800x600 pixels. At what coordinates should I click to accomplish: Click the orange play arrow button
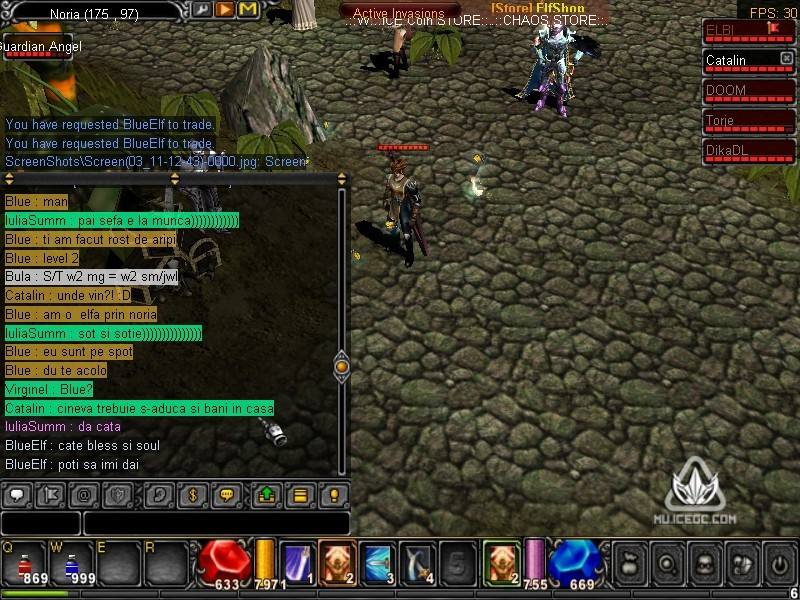click(225, 9)
